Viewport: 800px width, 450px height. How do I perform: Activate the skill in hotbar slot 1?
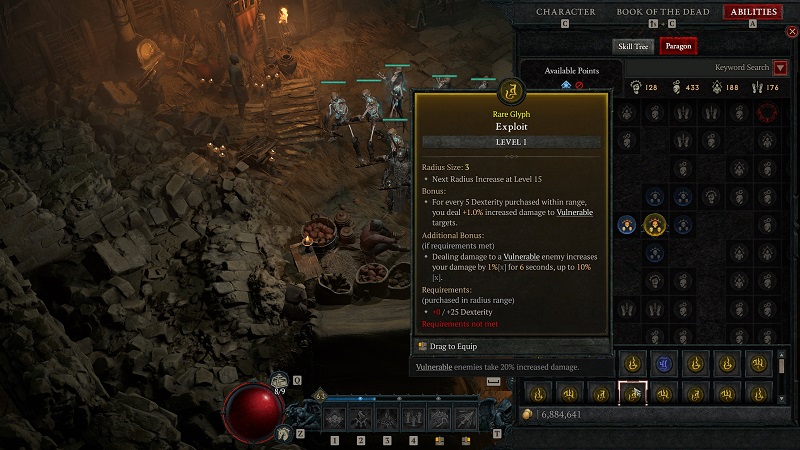334,419
